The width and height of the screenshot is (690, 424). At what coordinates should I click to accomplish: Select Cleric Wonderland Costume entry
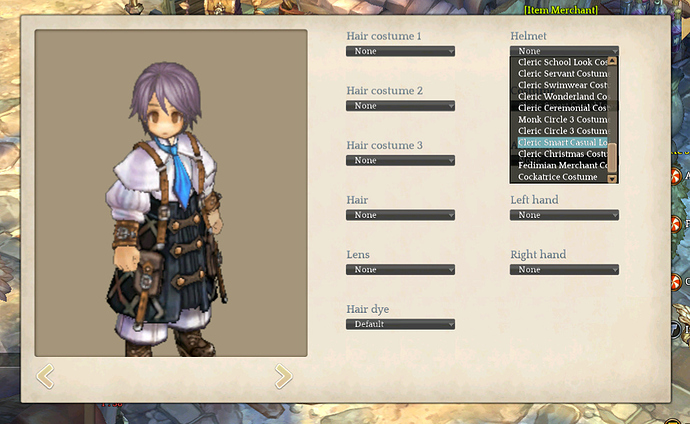[562, 96]
